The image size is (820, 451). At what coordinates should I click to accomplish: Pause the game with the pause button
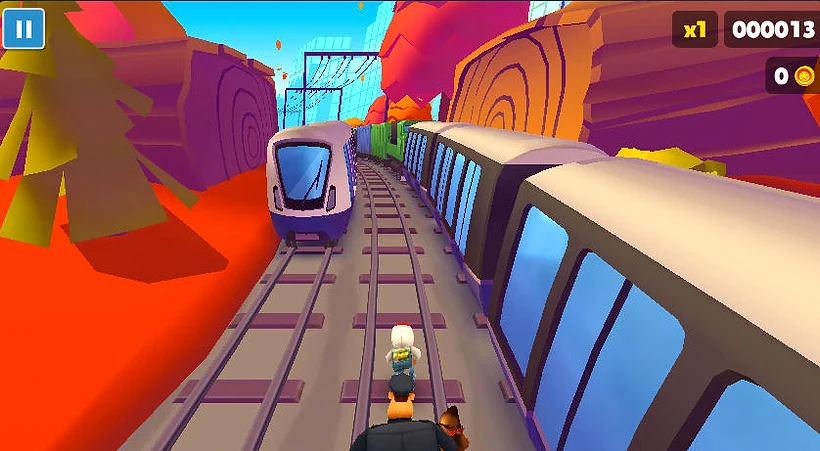(22, 28)
